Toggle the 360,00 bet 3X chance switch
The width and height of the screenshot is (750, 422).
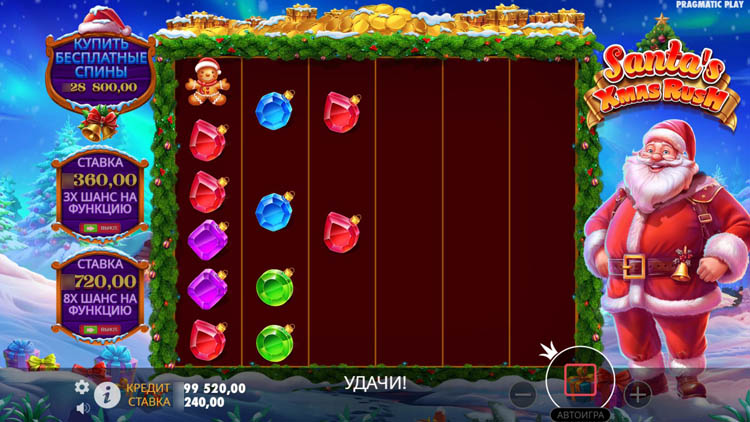[100, 228]
